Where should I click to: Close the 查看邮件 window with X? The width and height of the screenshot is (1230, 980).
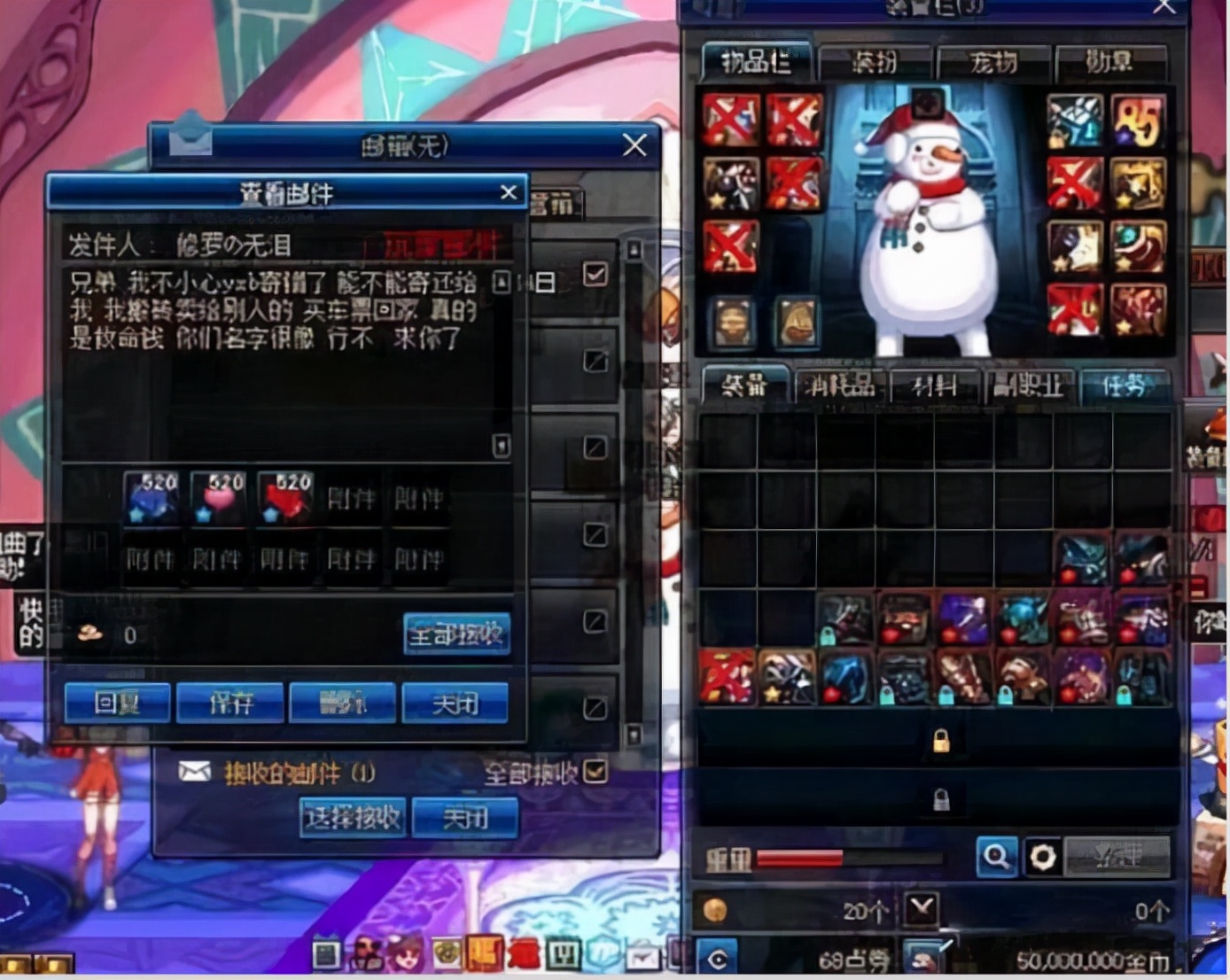coord(509,192)
